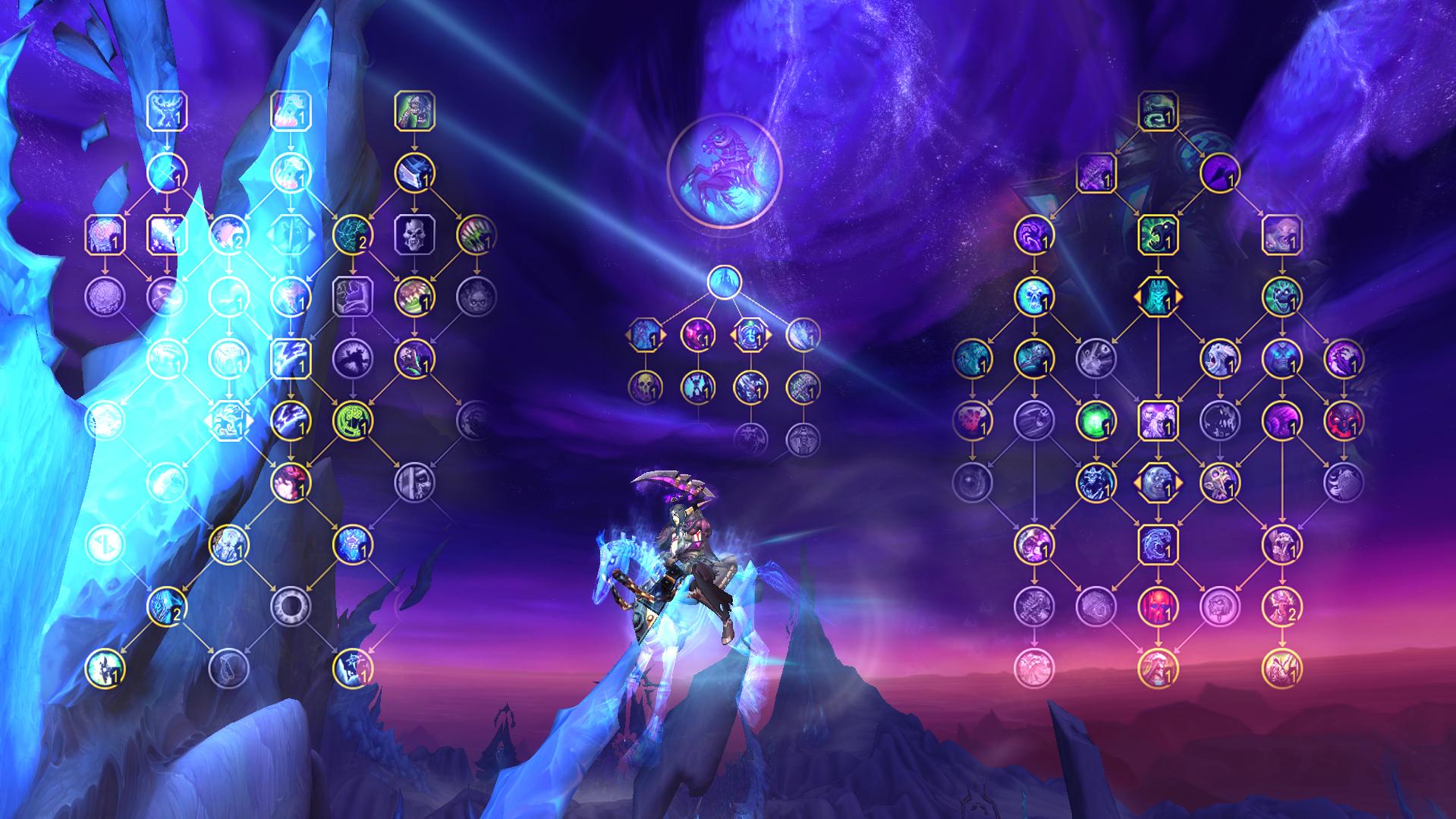The width and height of the screenshot is (1456, 819).
Task: Pick the red demon mask talent
Action: coord(1343,420)
